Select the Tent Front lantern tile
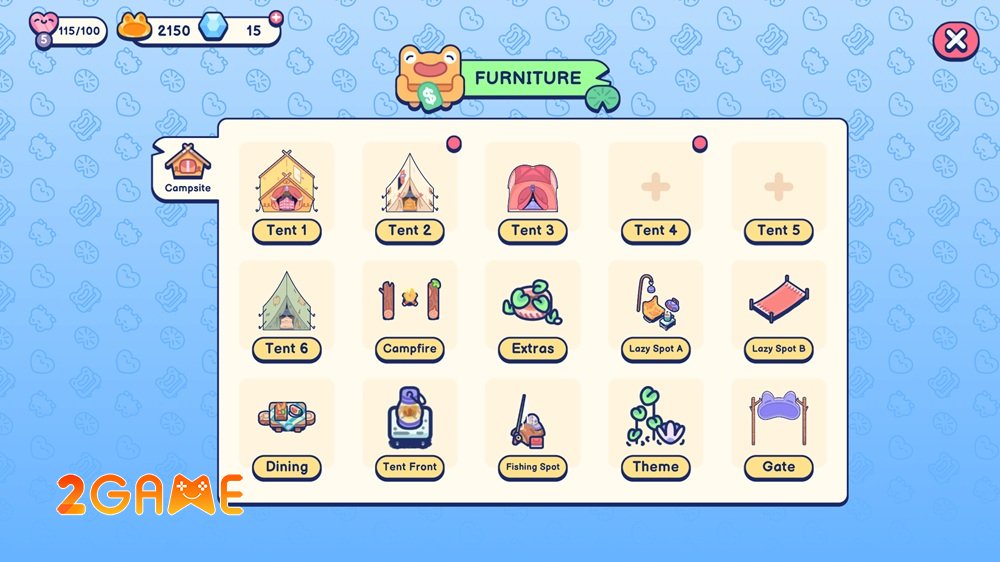 pyautogui.click(x=410, y=427)
